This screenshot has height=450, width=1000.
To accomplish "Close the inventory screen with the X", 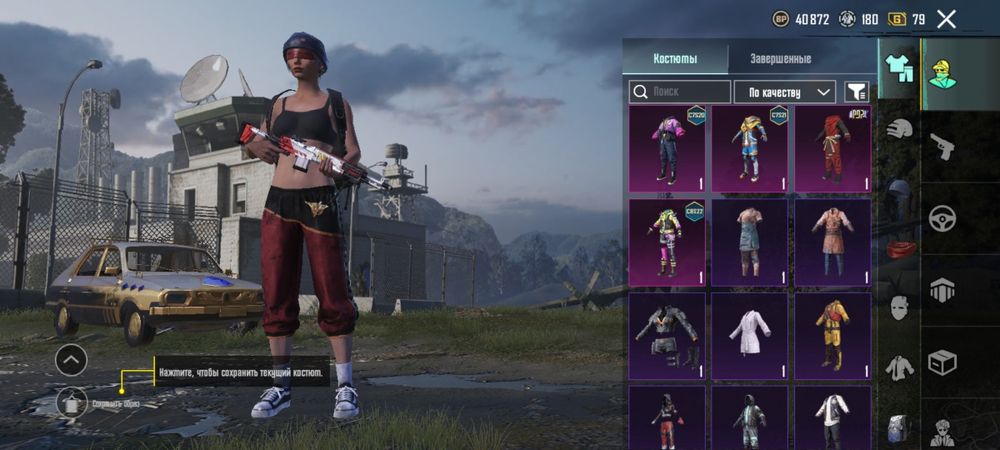I will click(946, 18).
